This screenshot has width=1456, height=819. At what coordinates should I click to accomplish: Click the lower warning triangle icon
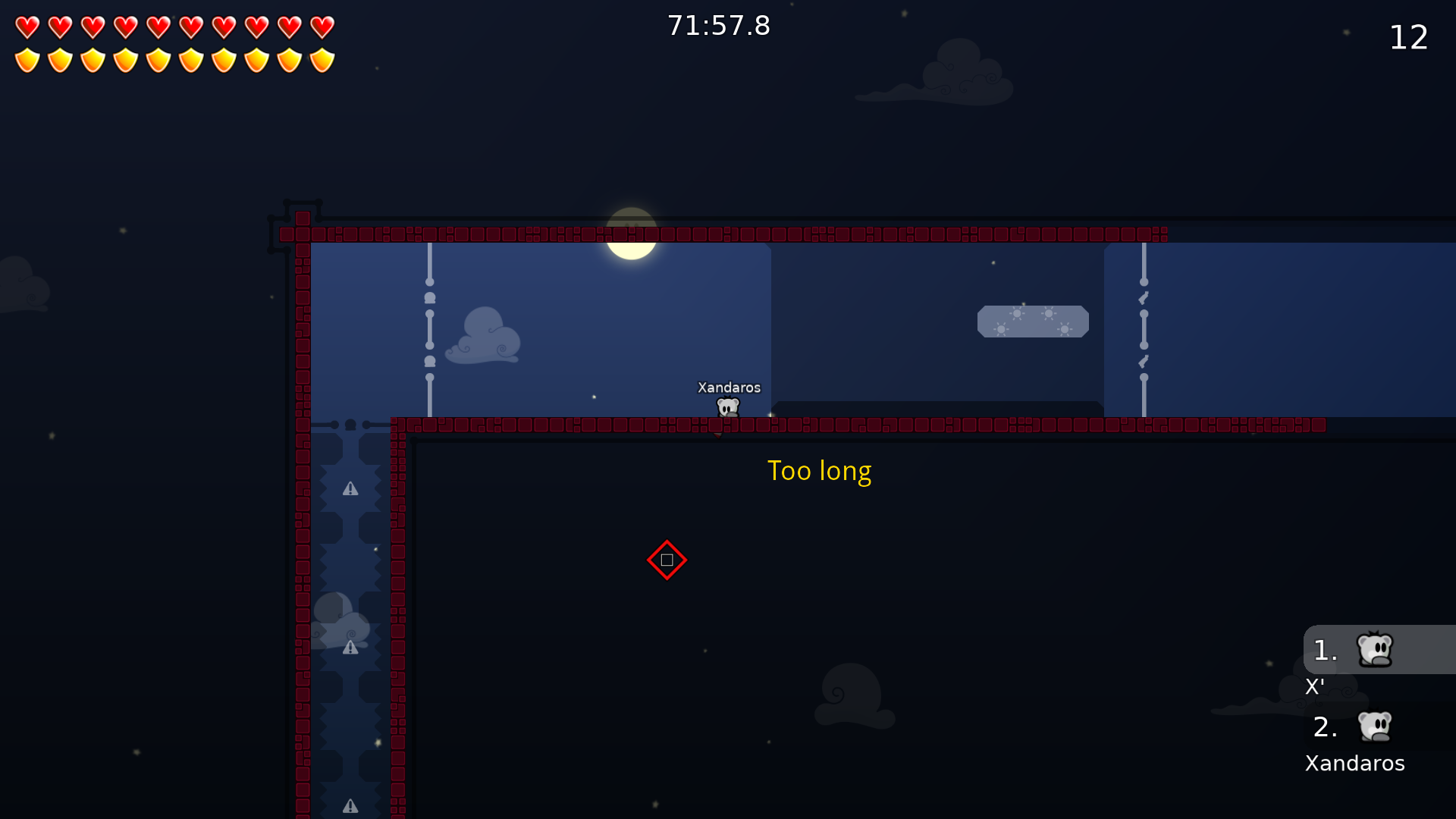pyautogui.click(x=350, y=806)
